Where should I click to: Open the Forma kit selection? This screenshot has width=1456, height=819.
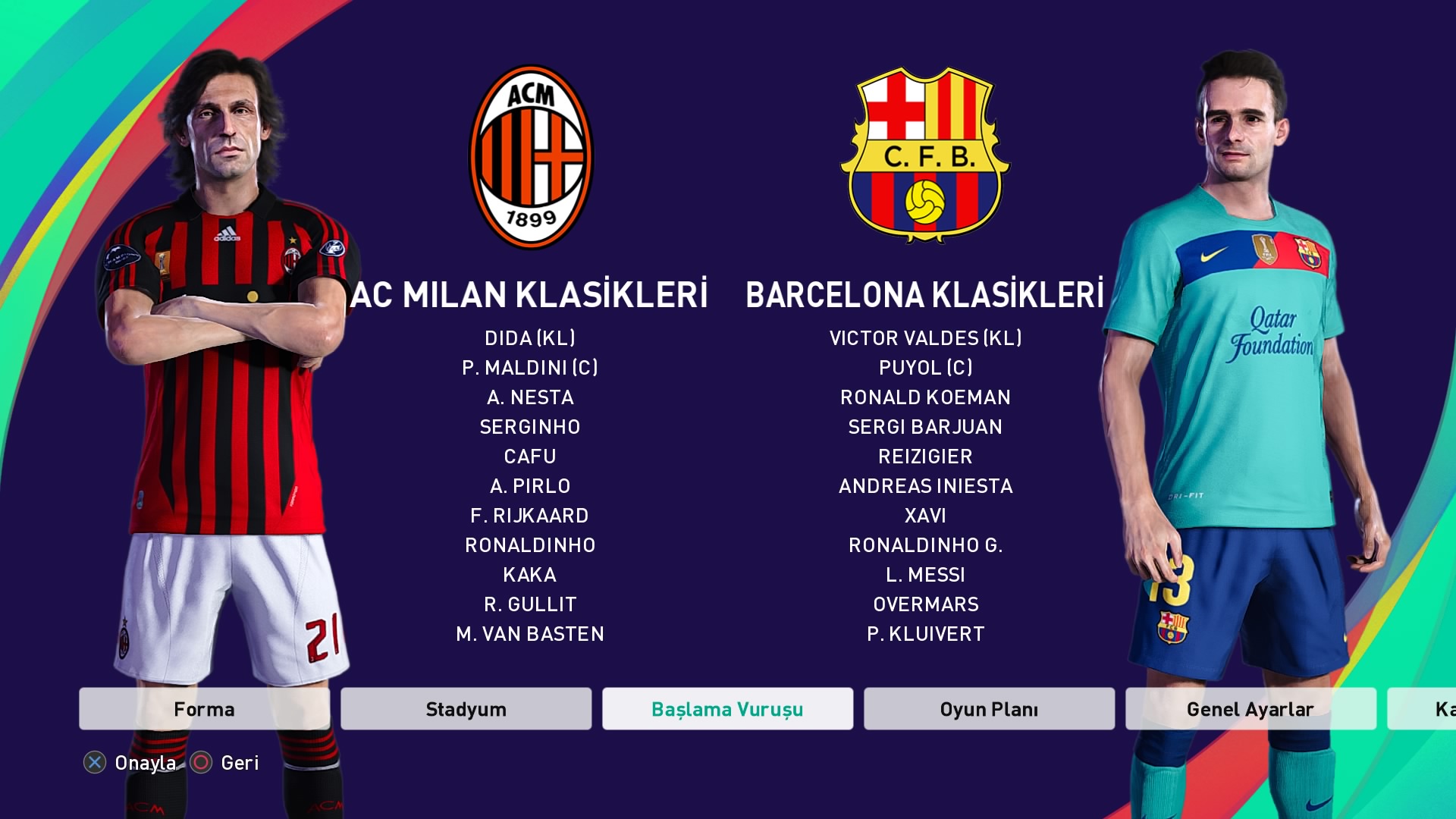(204, 709)
